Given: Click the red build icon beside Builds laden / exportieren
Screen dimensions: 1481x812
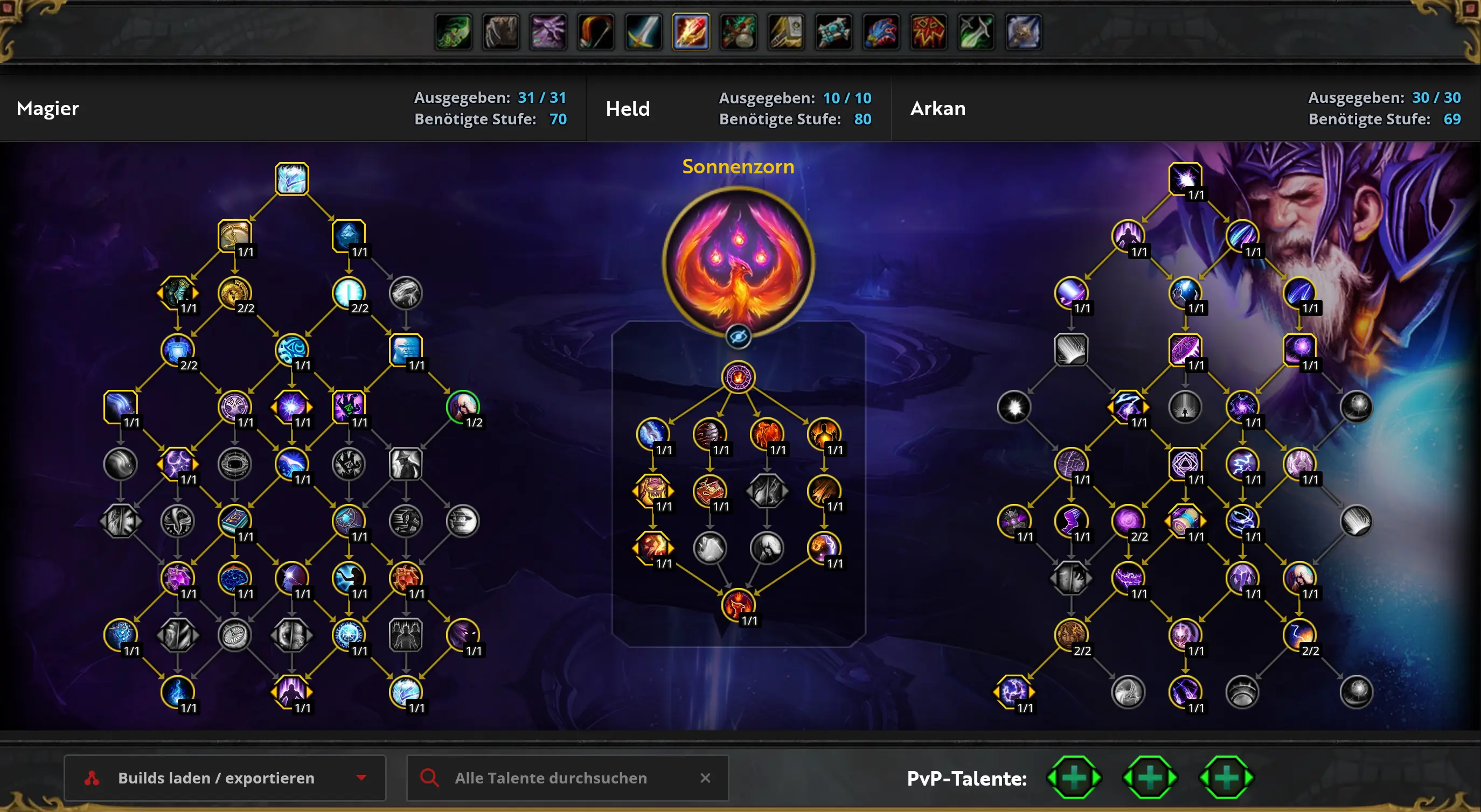Looking at the screenshot, I should coord(92,778).
